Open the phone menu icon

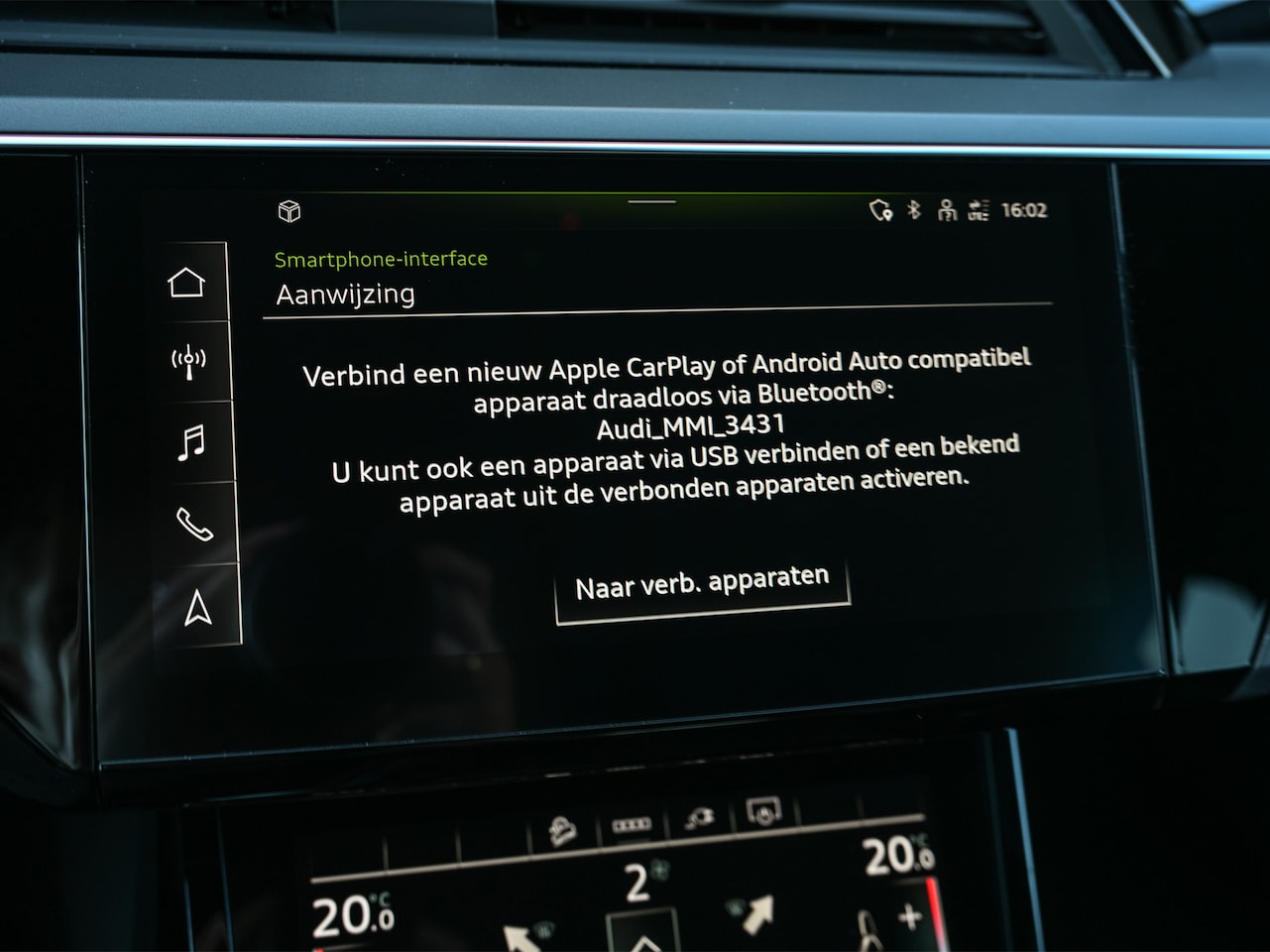click(x=194, y=524)
